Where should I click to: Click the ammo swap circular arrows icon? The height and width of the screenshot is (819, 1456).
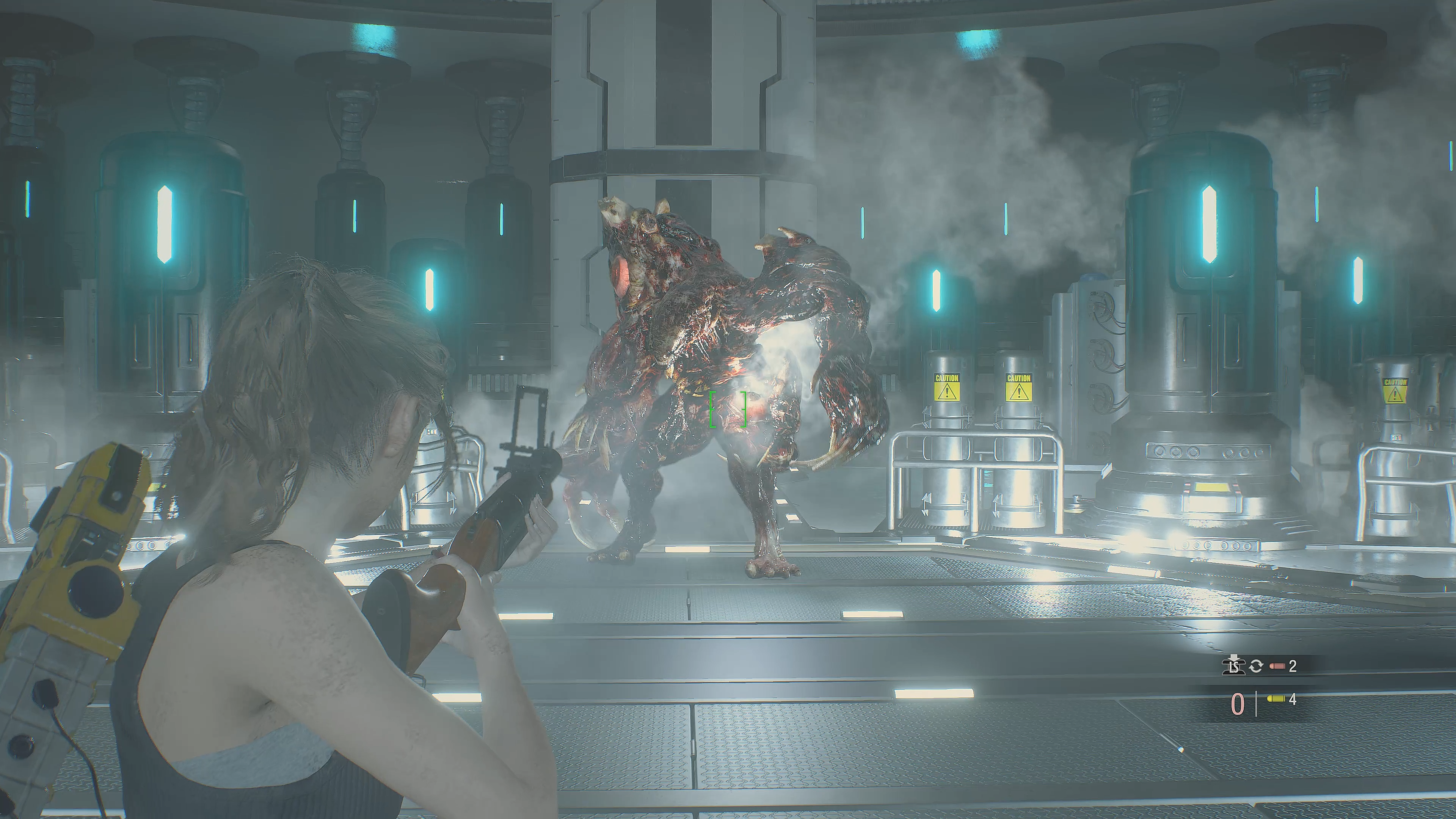tap(1255, 667)
